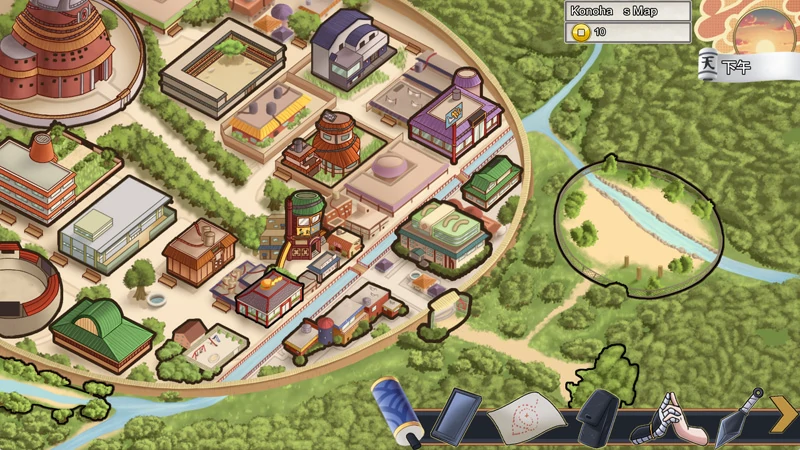Enter the green swirl-roofed building
This screenshot has width=800, height=450.
[x=441, y=236]
